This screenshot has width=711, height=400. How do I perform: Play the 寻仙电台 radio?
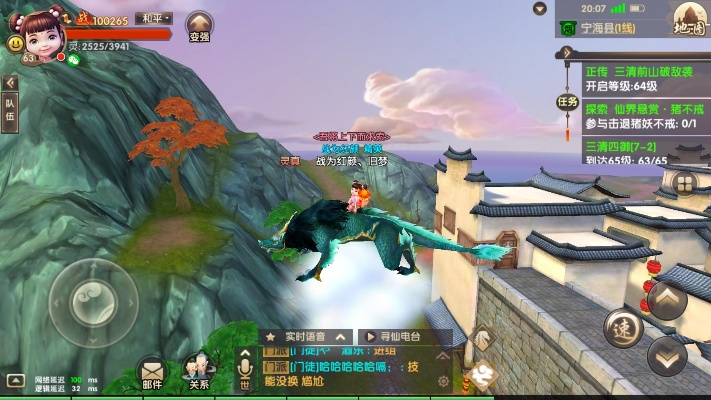pyautogui.click(x=404, y=337)
